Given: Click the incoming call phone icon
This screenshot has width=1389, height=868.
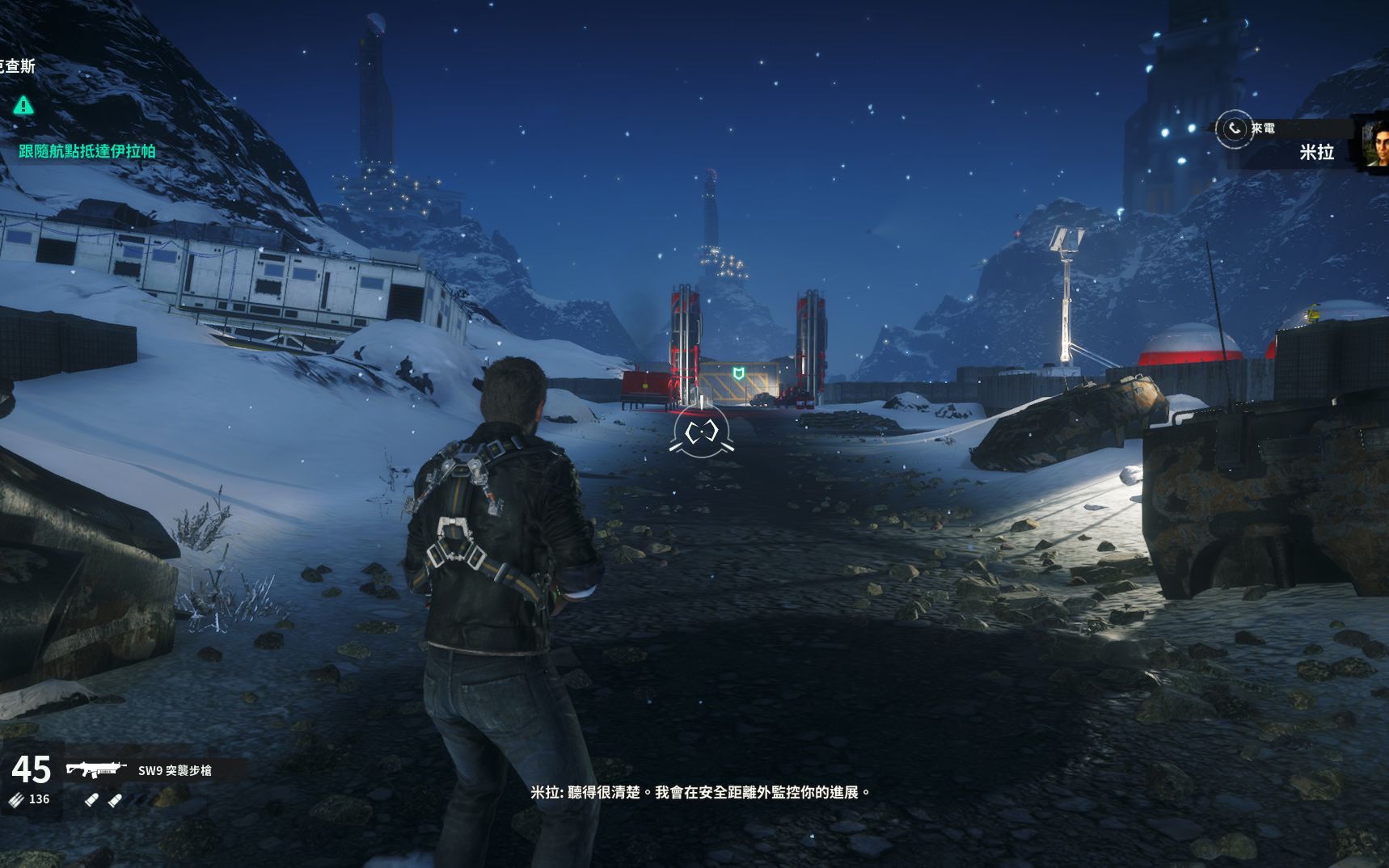Looking at the screenshot, I should (x=1234, y=129).
